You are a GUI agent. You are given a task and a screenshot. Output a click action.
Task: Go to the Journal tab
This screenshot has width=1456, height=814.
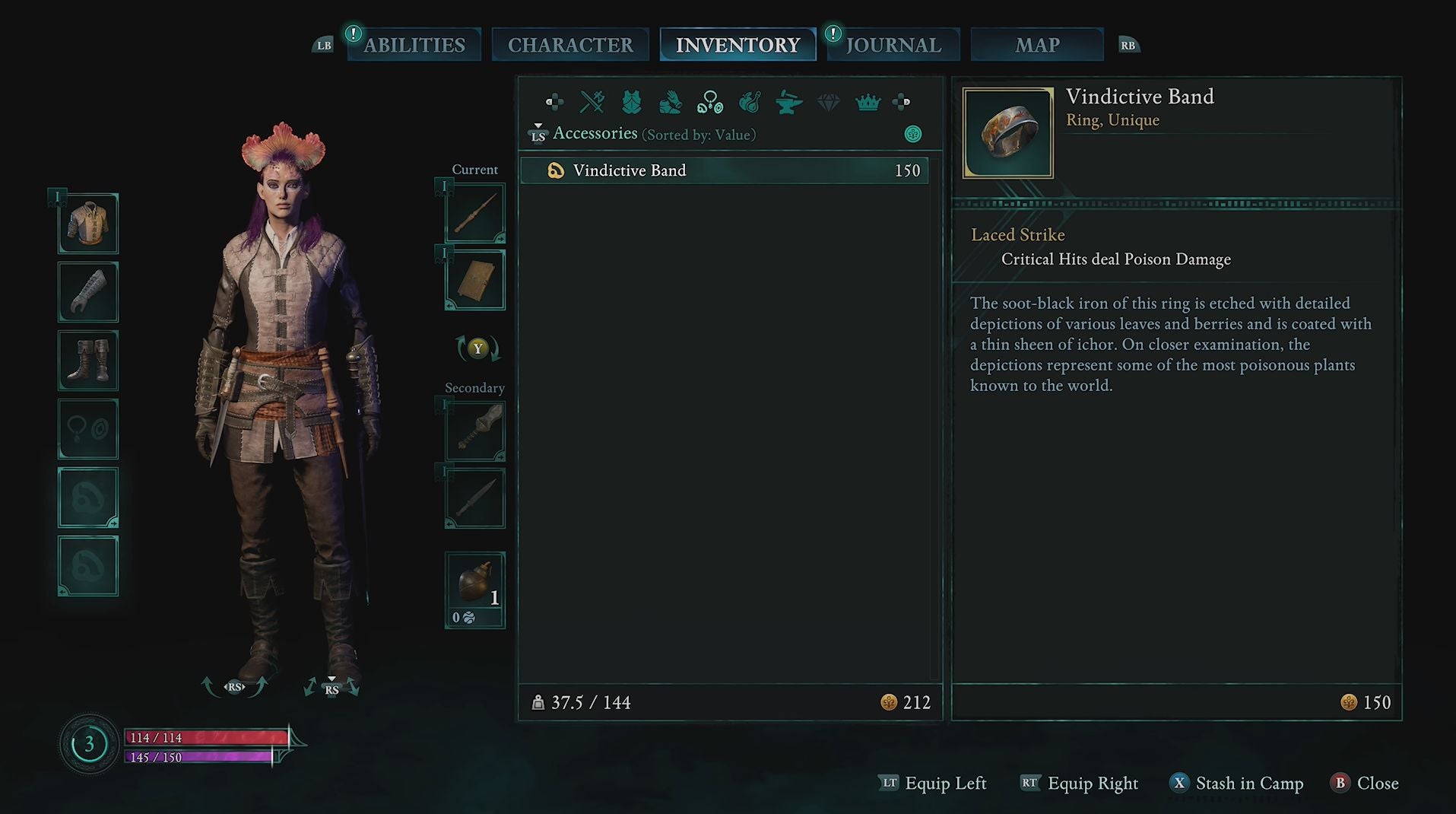893,45
